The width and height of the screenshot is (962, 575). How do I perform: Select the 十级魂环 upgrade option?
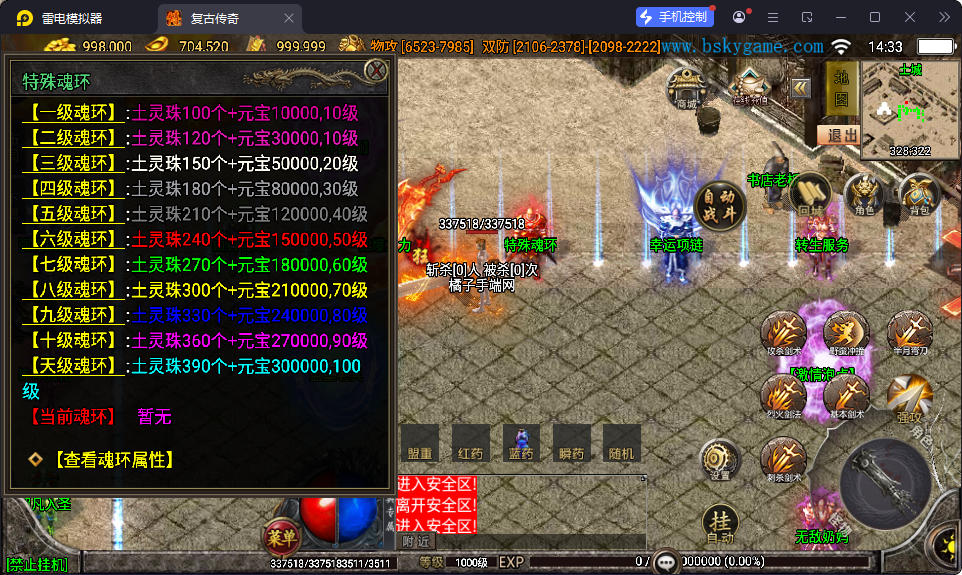coord(74,340)
